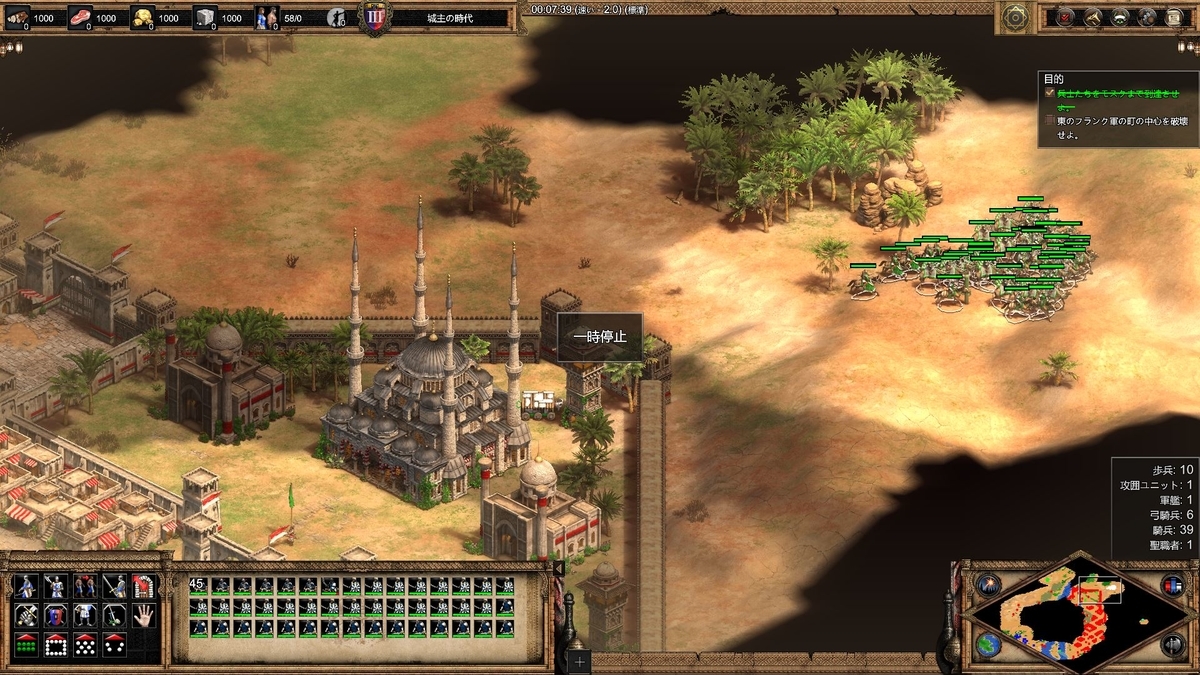1200x675 pixels.
Task: Open the objectives red checkmark icon
Action: tap(1066, 17)
